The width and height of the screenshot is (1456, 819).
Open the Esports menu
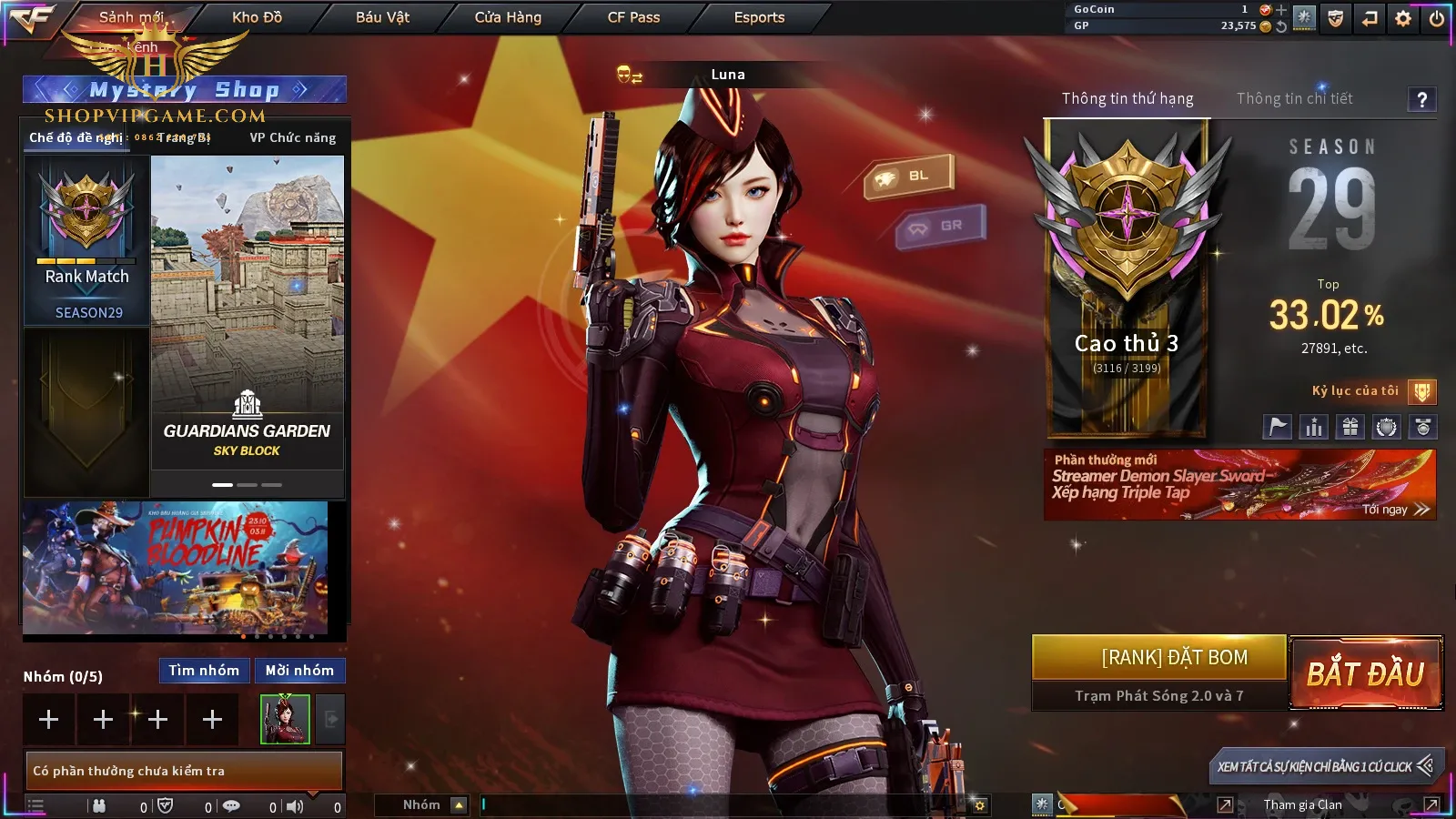[759, 17]
